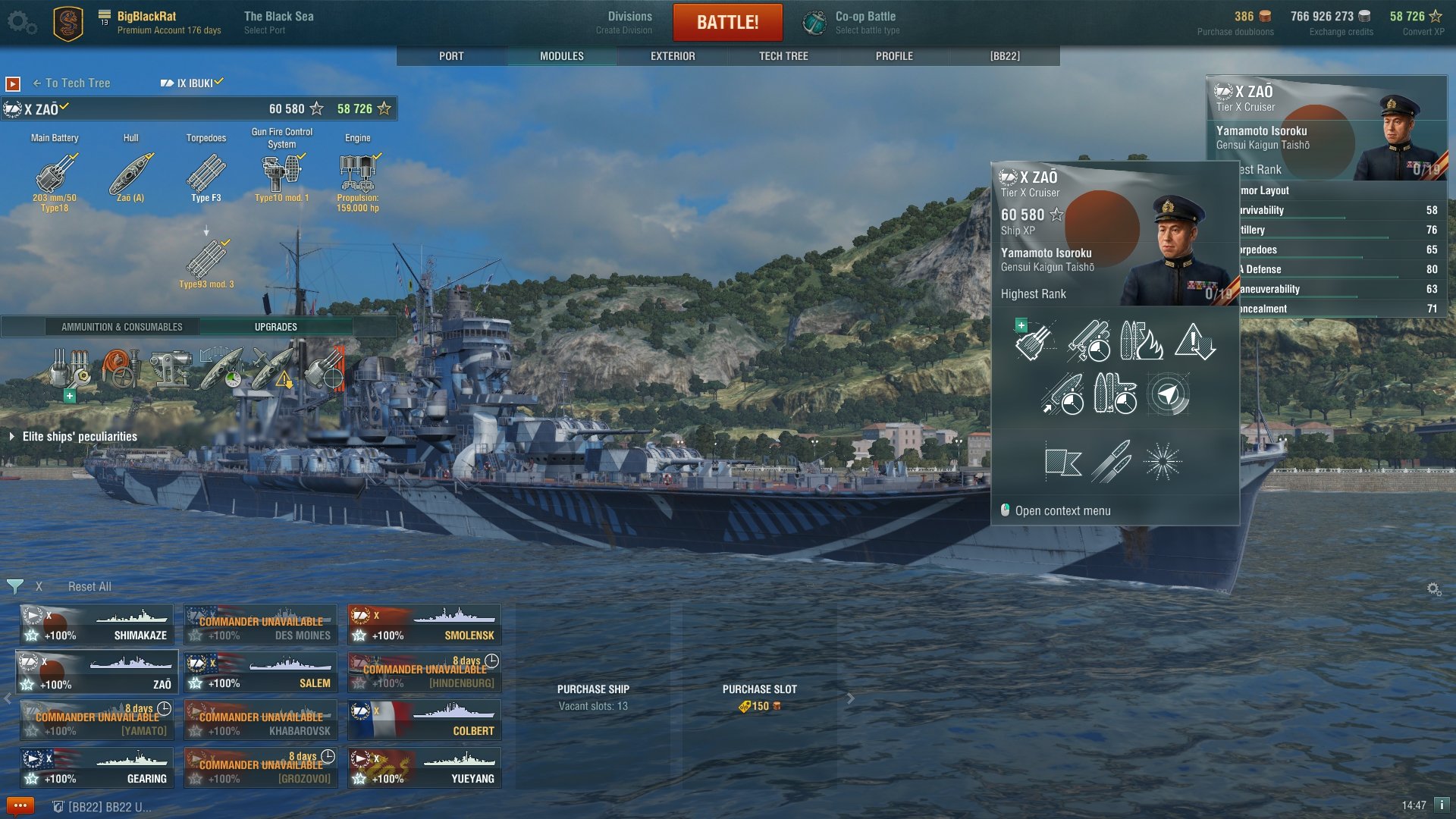Reset all carousel filters
The height and width of the screenshot is (819, 1456).
pos(89,587)
